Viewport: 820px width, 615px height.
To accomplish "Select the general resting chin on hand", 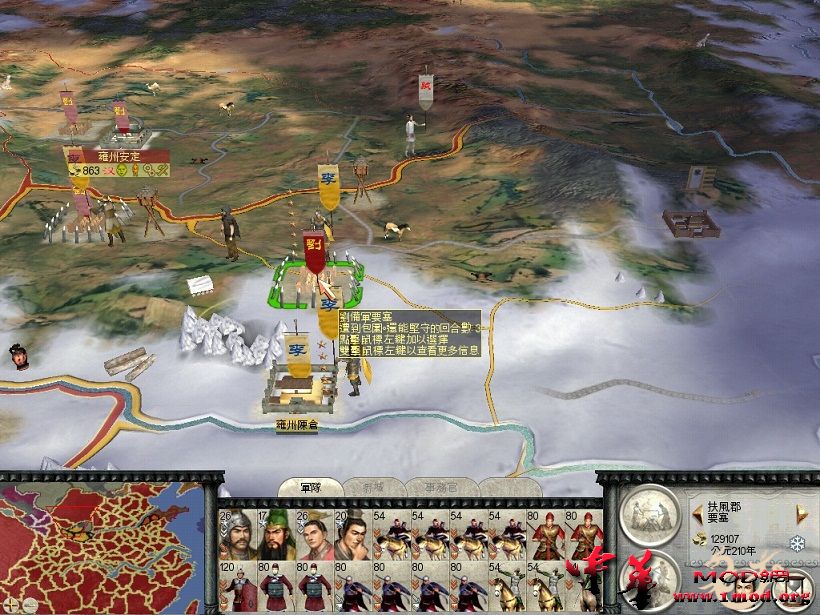I will coord(352,537).
